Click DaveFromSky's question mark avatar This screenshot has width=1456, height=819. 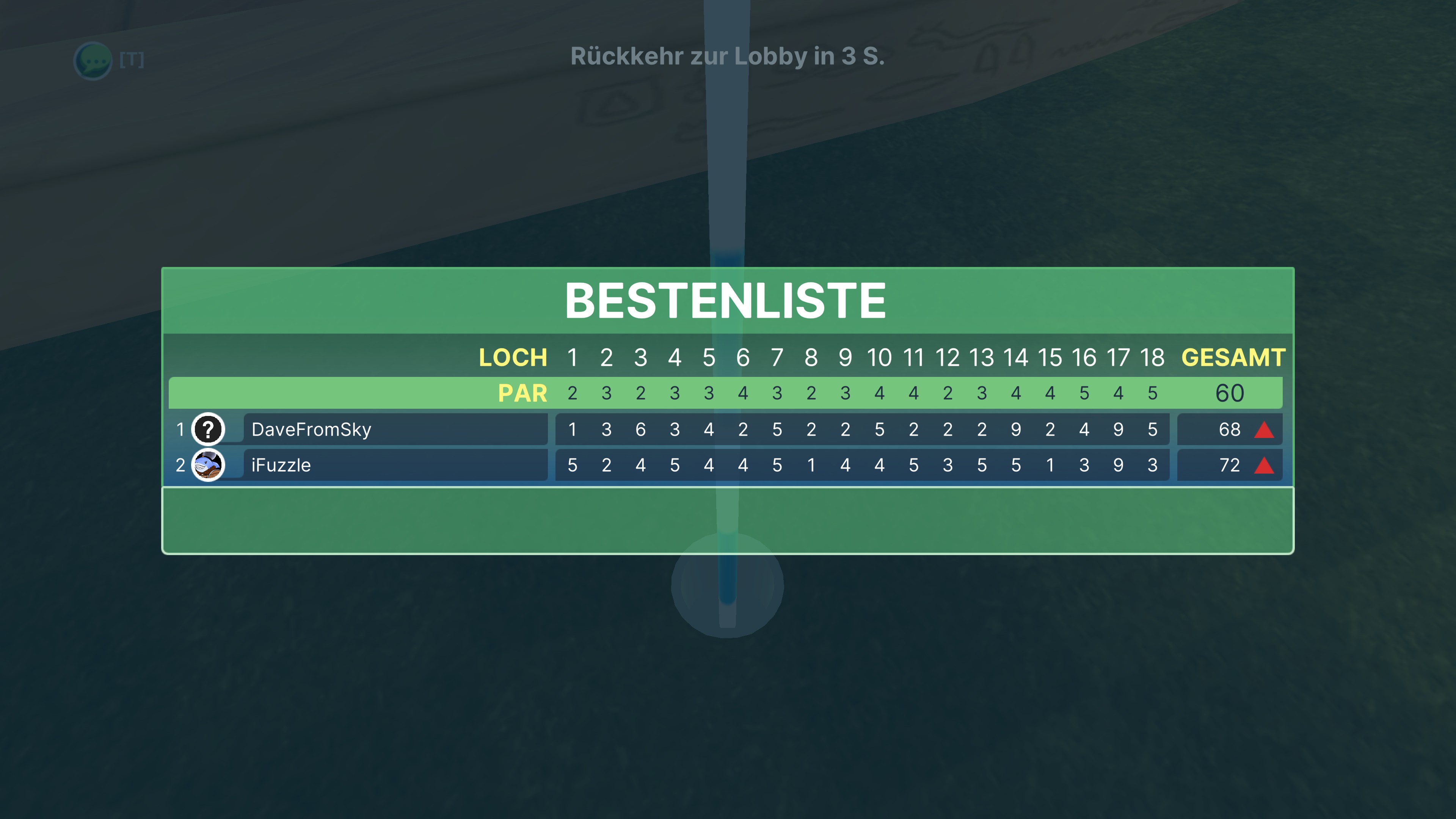click(208, 430)
